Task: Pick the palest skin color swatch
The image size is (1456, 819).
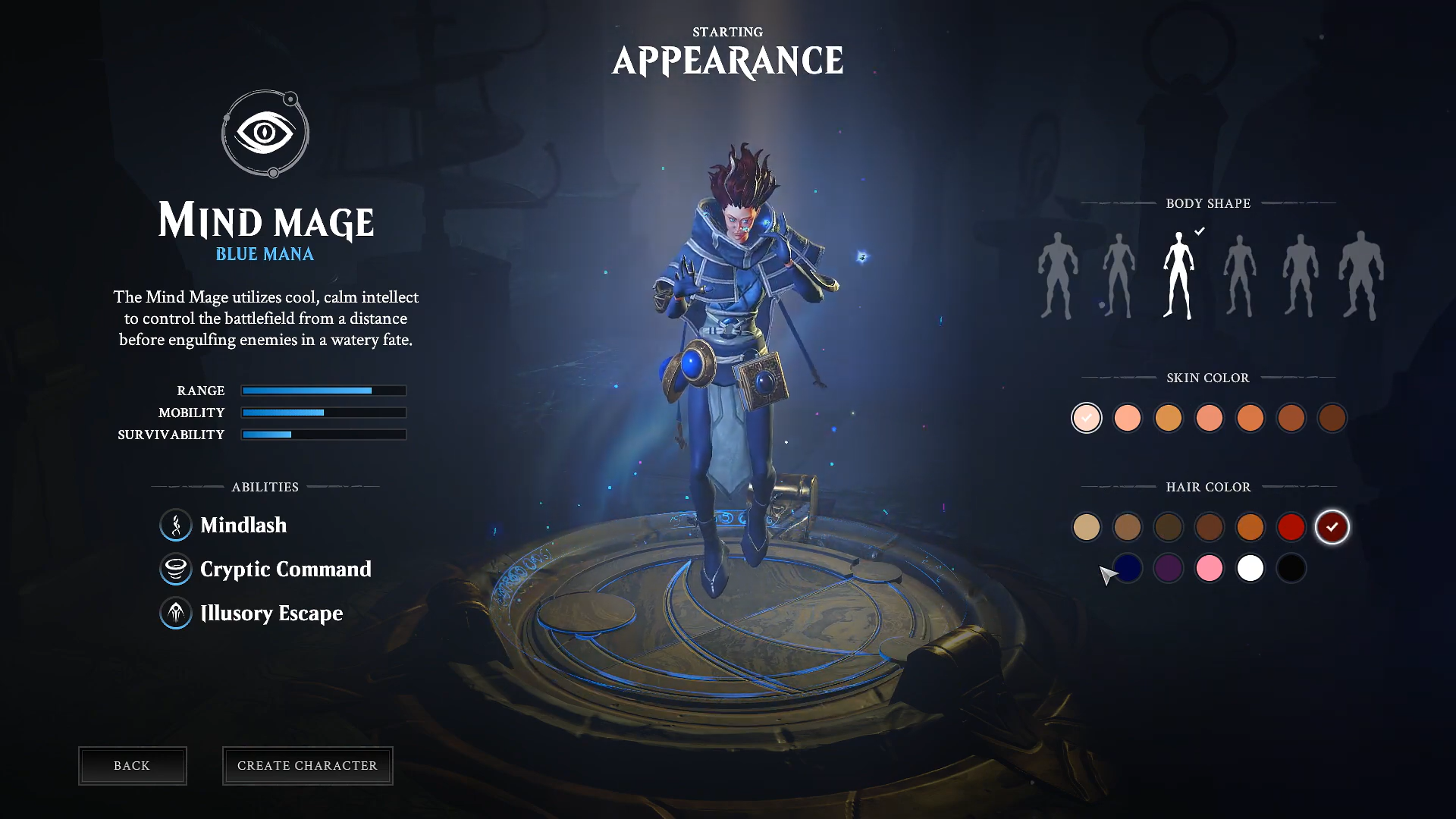Action: pos(1087,418)
